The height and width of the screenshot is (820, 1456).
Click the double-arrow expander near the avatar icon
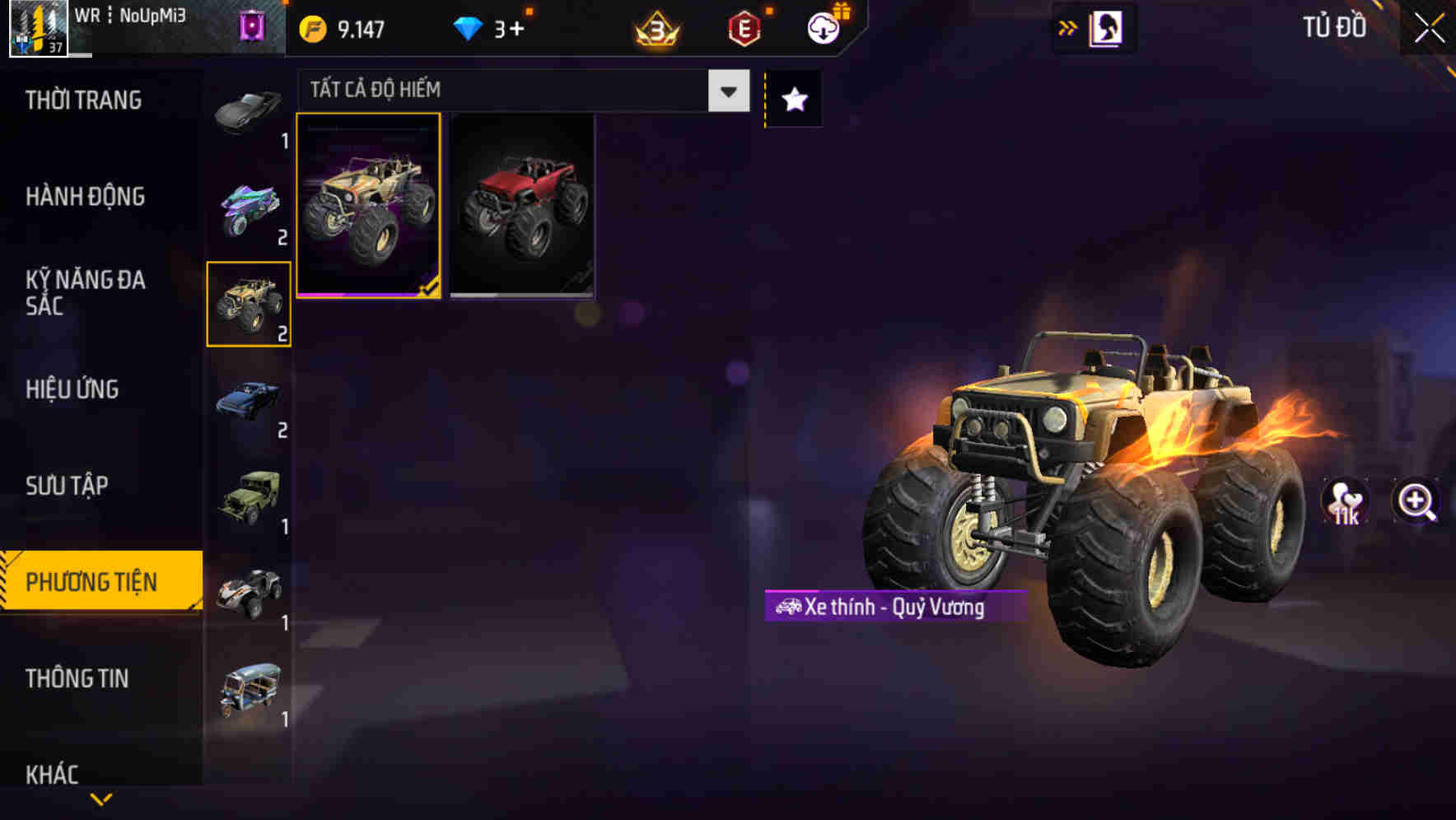(x=1066, y=27)
